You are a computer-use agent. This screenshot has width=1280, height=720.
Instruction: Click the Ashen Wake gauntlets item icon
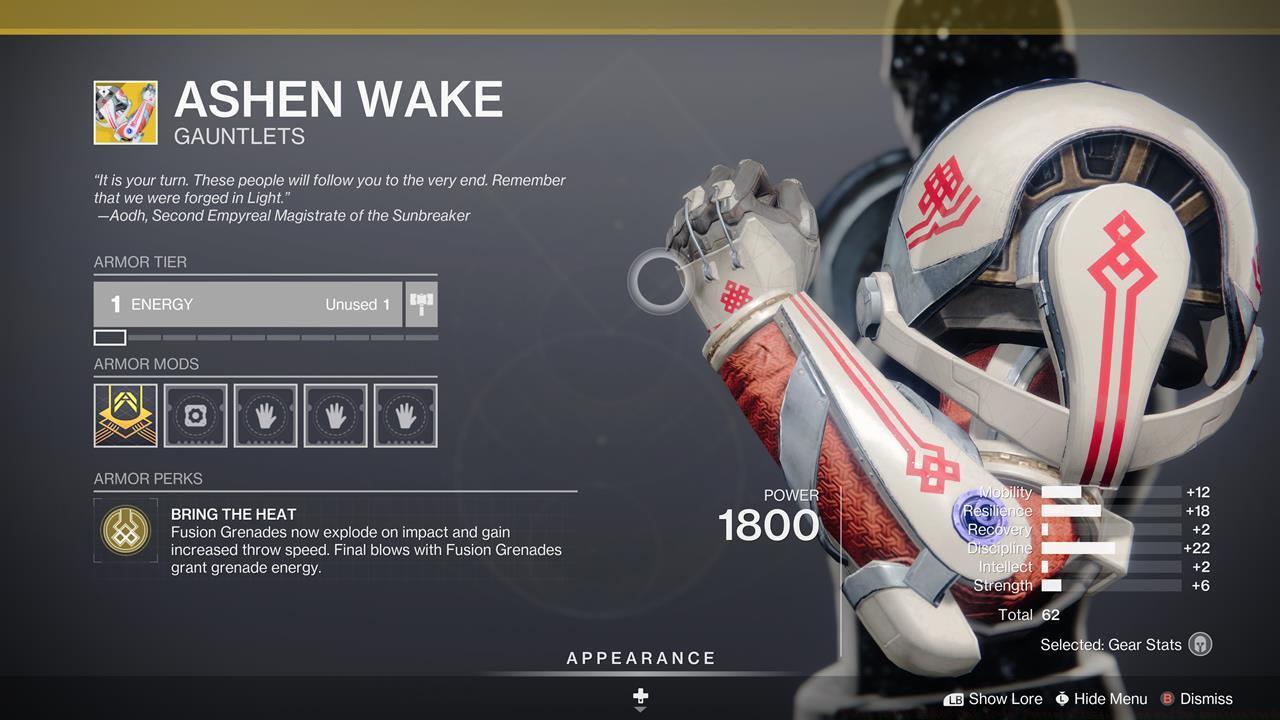point(125,112)
